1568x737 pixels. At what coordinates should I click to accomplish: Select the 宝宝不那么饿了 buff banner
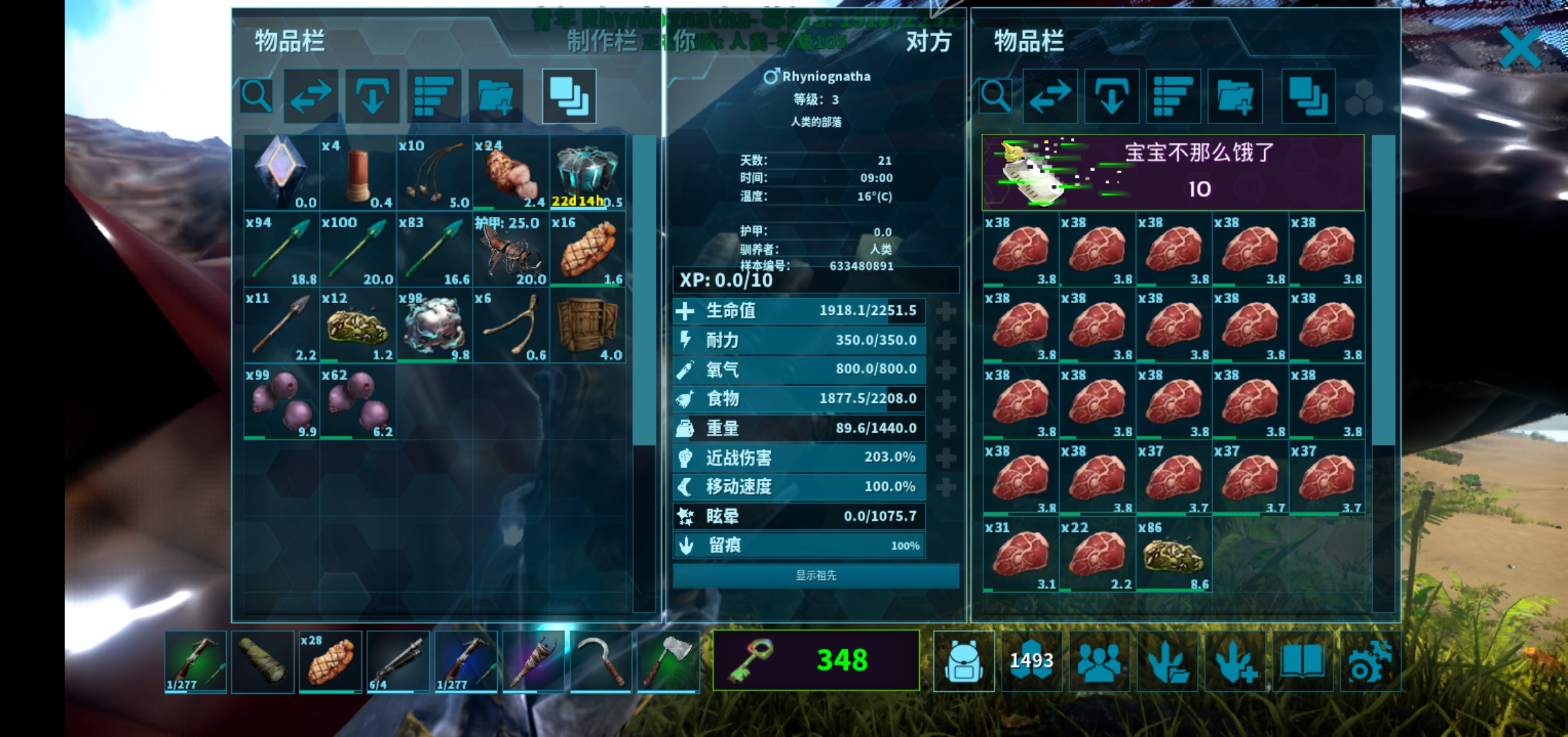1173,172
